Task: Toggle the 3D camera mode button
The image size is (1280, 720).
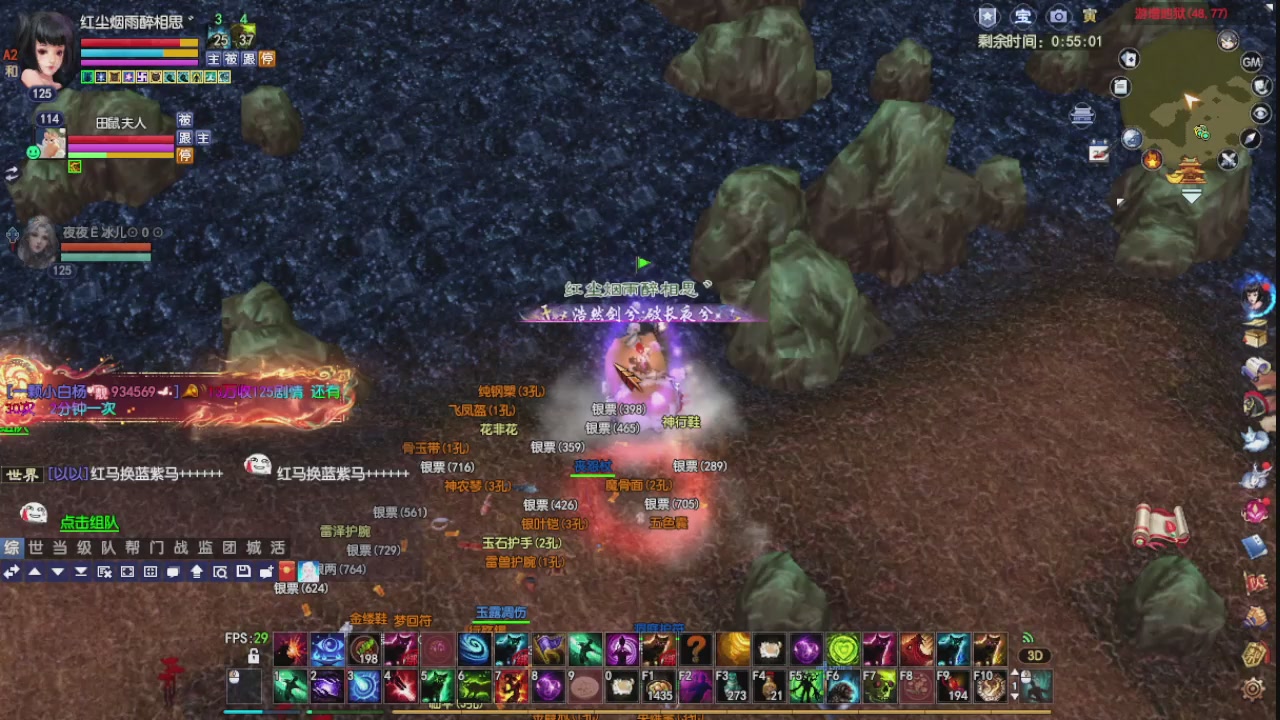Action: tap(1032, 656)
